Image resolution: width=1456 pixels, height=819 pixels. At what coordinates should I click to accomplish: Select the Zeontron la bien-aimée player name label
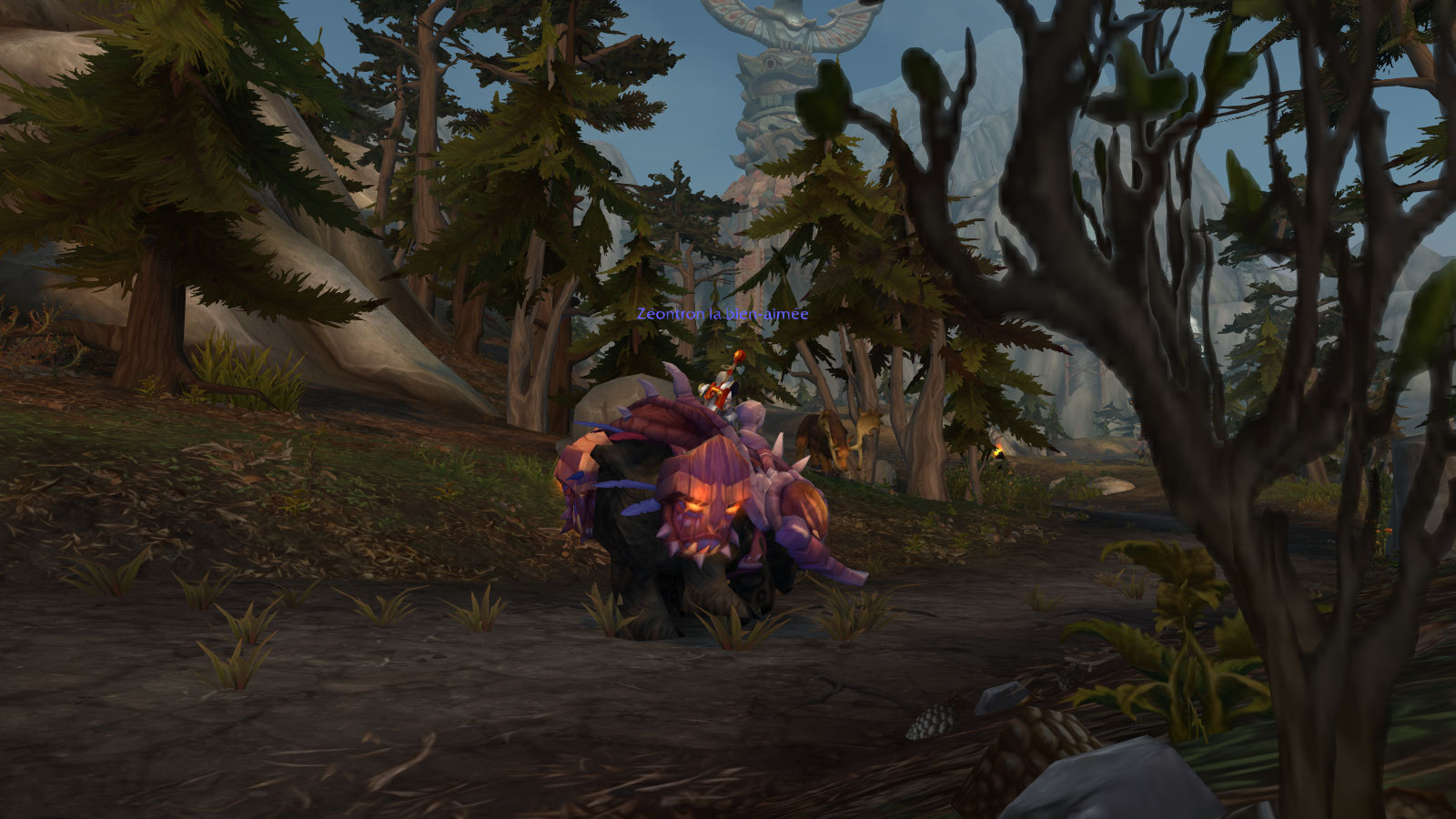[723, 314]
